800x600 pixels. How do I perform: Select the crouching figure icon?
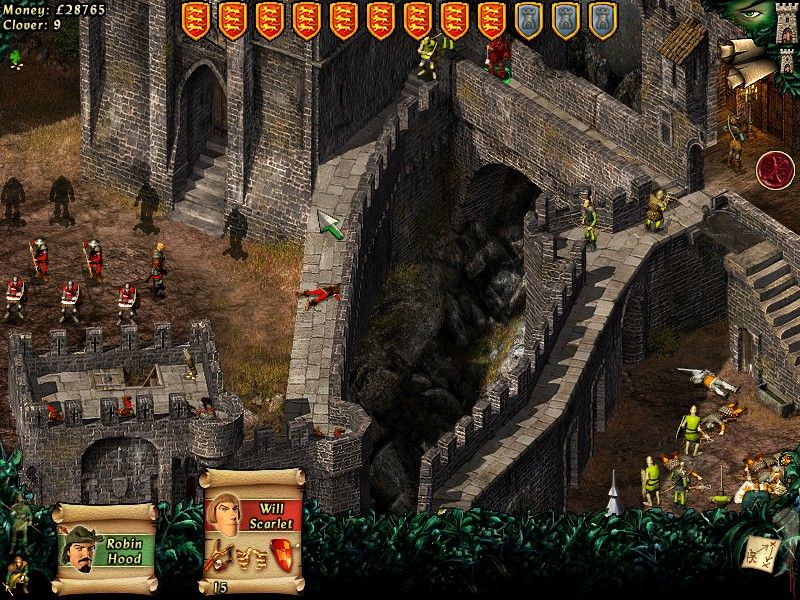(x=17, y=571)
